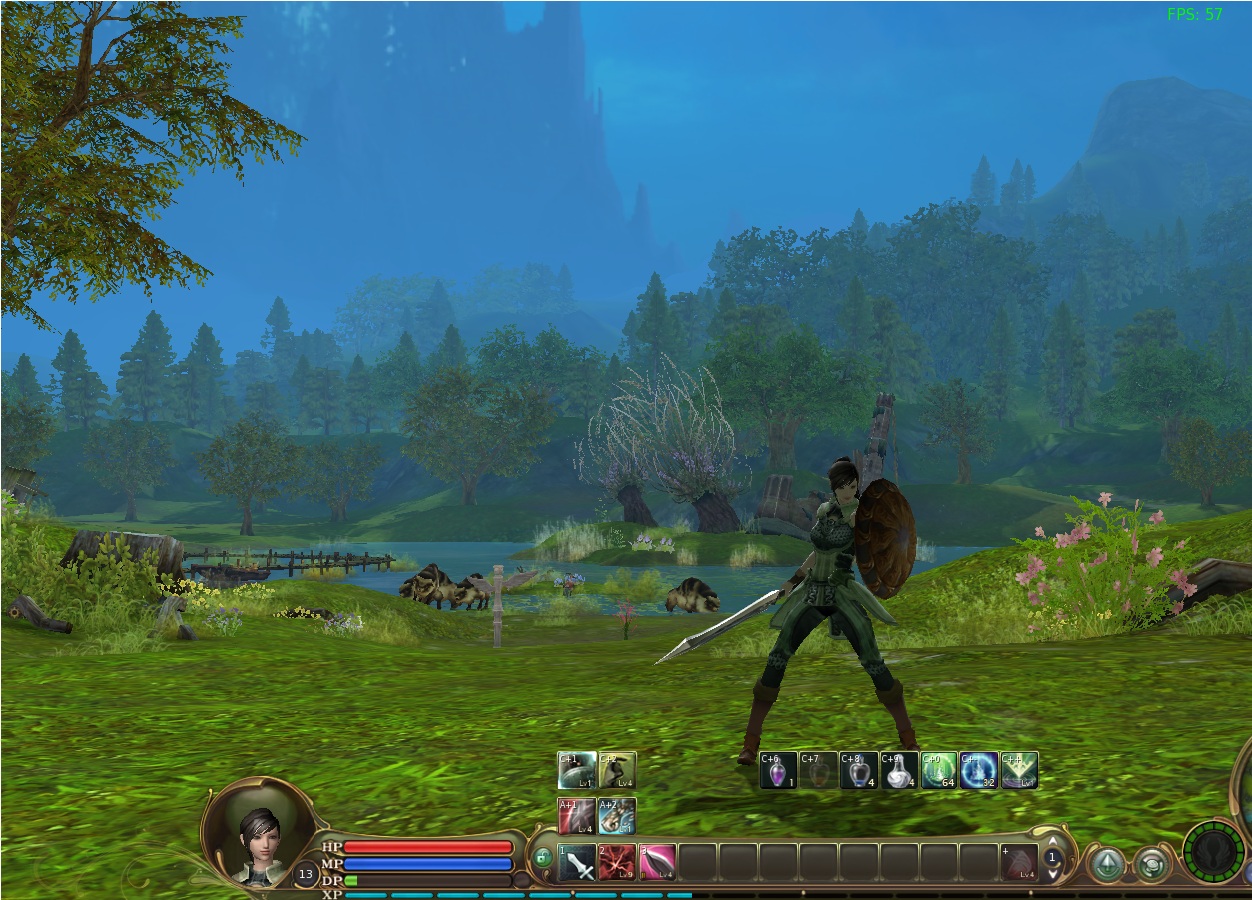Toggle the green quickbar lock button

(542, 858)
